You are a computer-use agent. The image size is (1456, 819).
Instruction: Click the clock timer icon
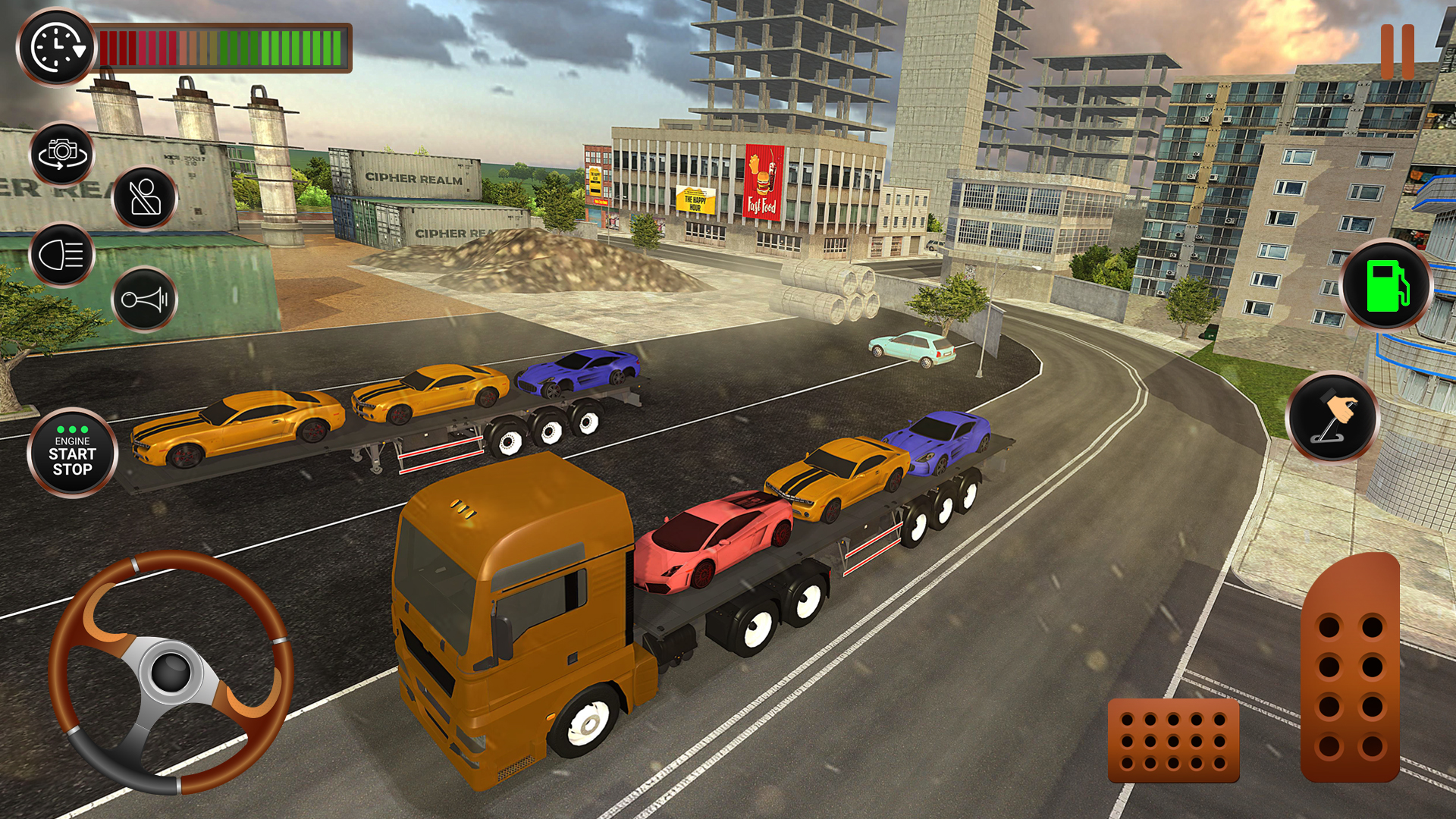click(56, 47)
